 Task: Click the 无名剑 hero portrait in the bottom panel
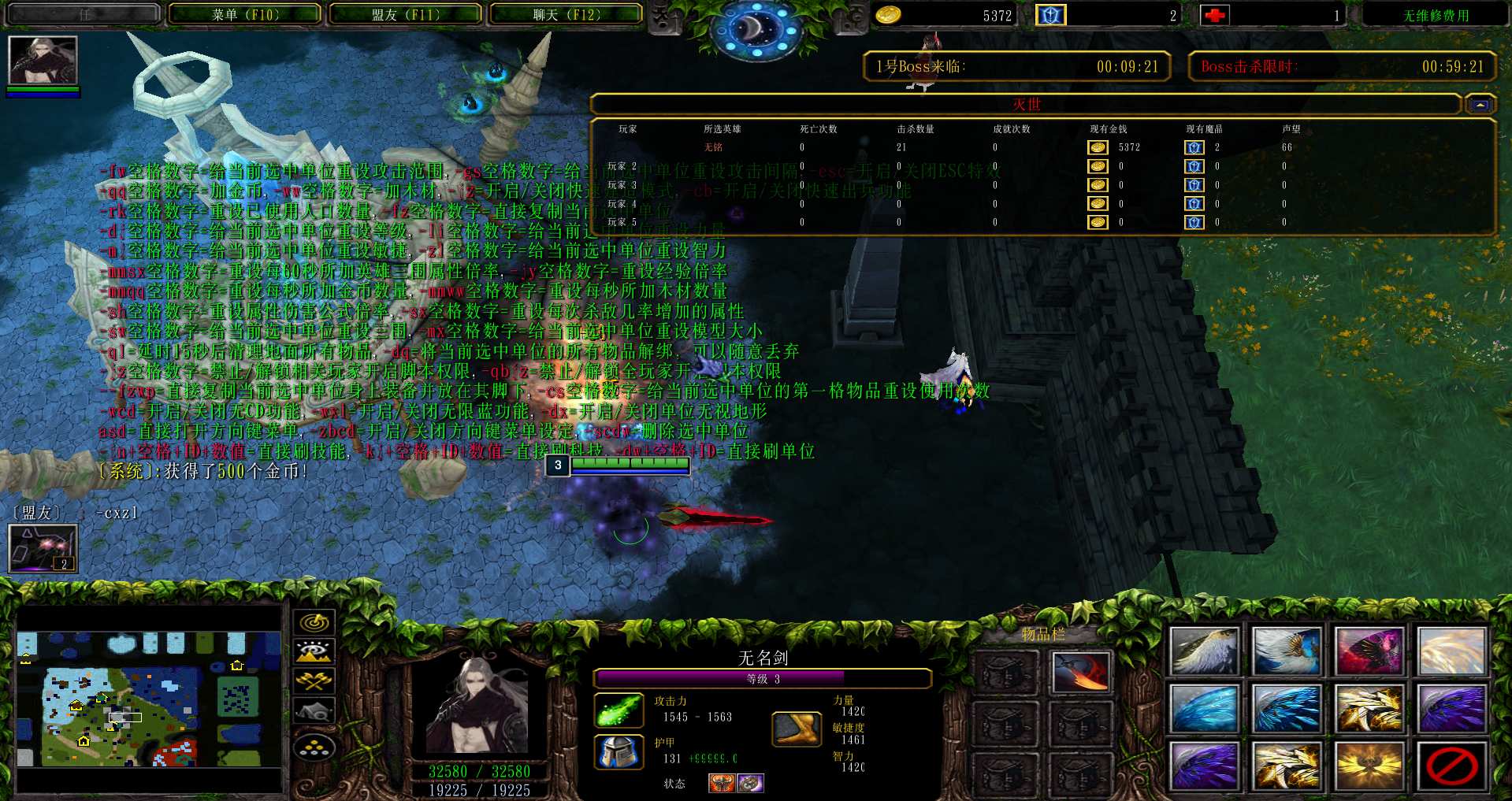(479, 706)
